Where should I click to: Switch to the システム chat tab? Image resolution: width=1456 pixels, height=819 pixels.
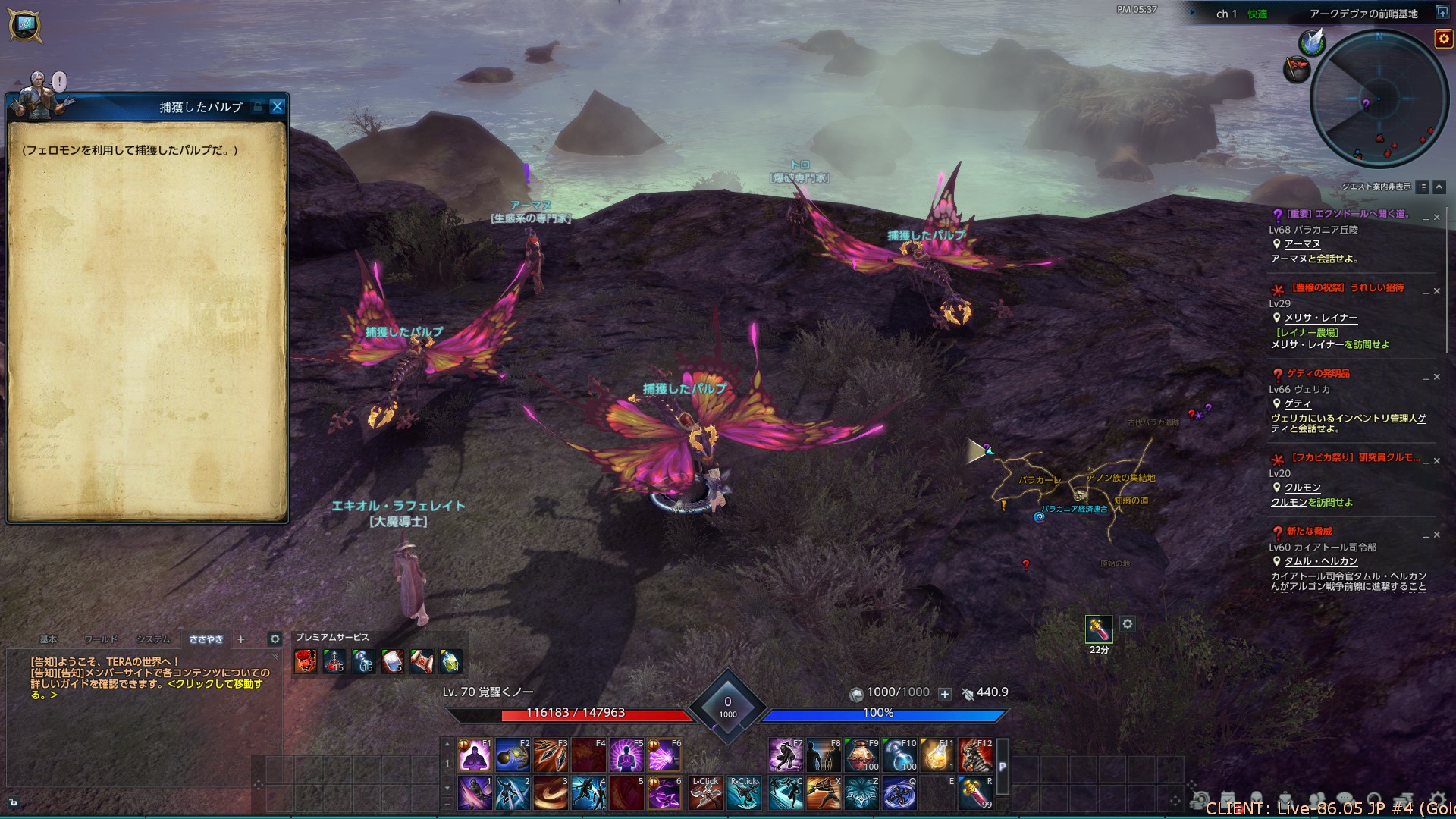point(153,639)
